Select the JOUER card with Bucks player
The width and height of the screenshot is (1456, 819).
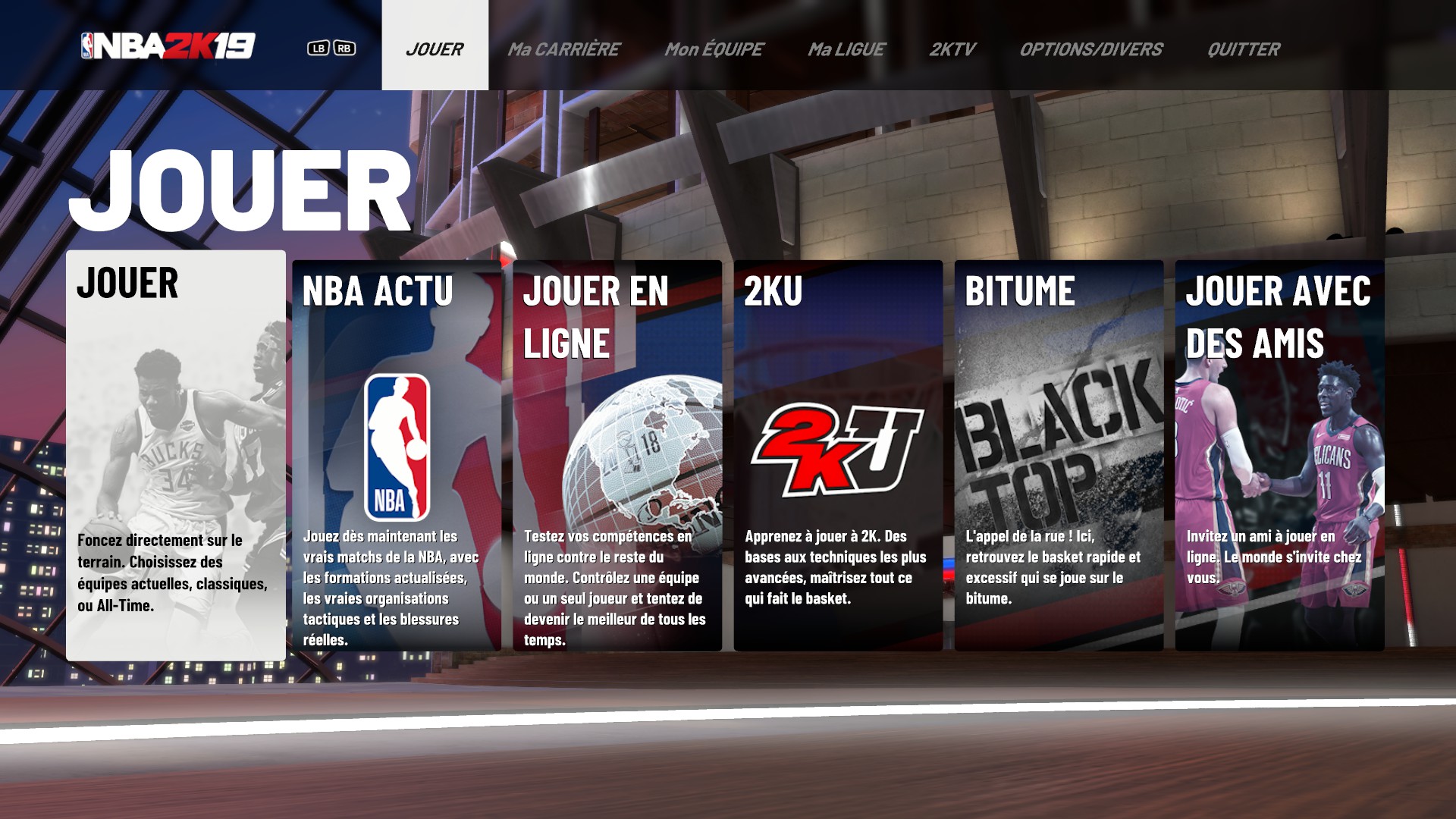point(176,455)
